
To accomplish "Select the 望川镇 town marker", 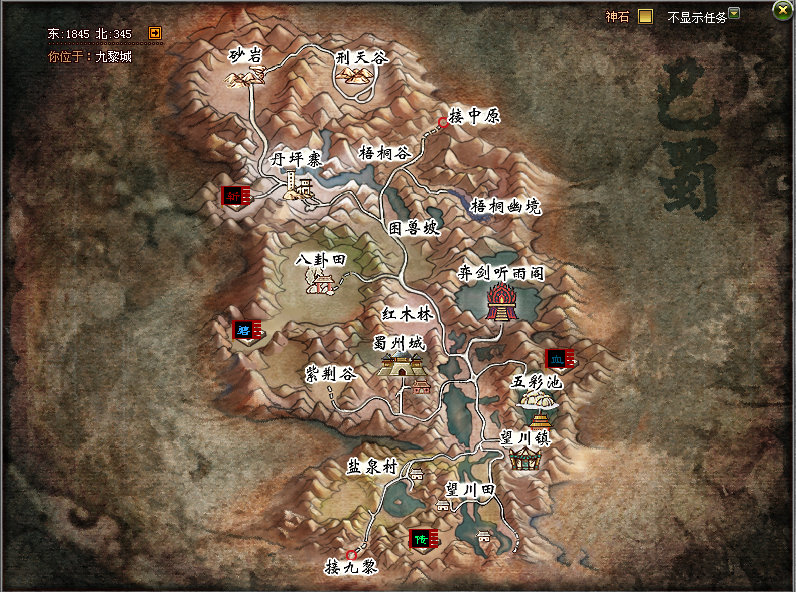I will click(524, 457).
